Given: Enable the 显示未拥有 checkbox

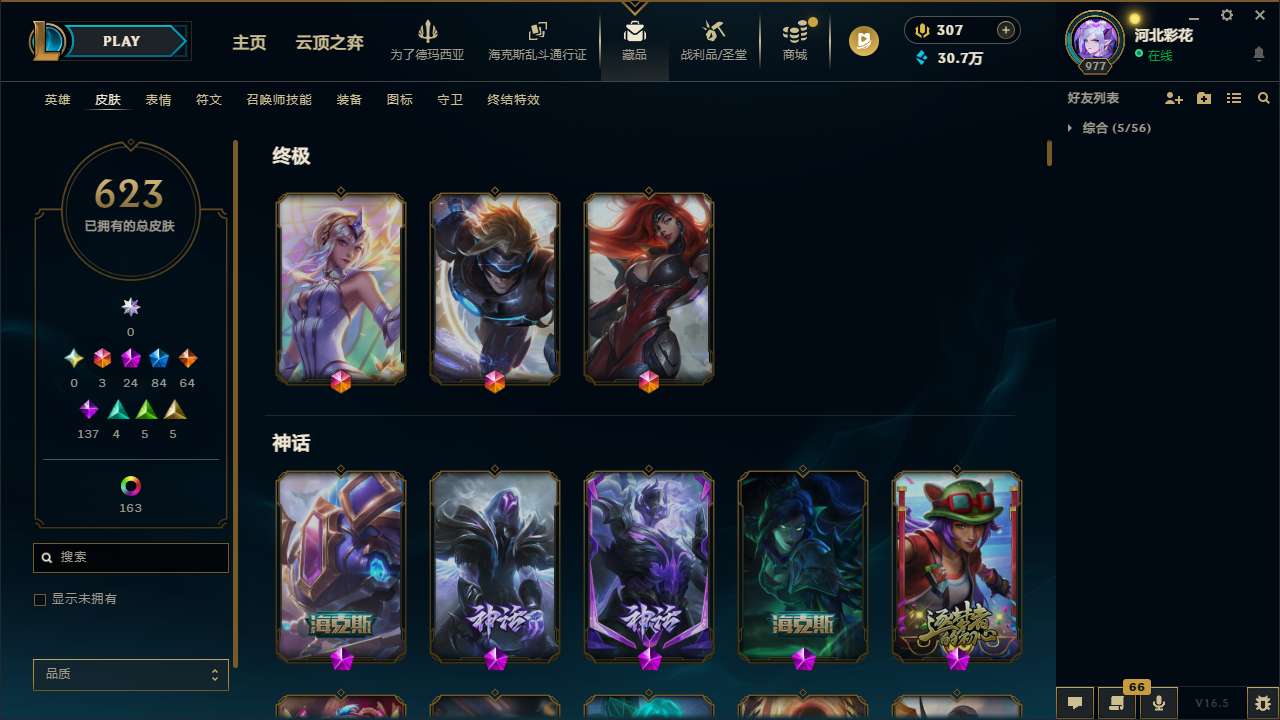Looking at the screenshot, I should point(40,599).
